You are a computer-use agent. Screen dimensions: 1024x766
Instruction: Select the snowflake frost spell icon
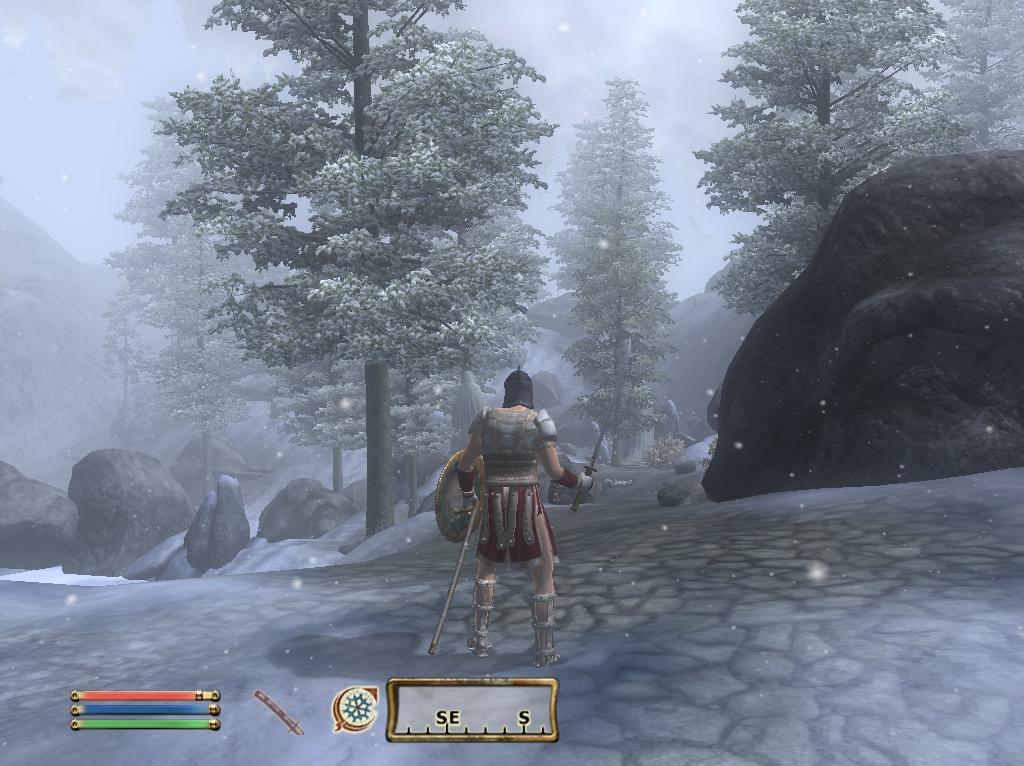(355, 709)
